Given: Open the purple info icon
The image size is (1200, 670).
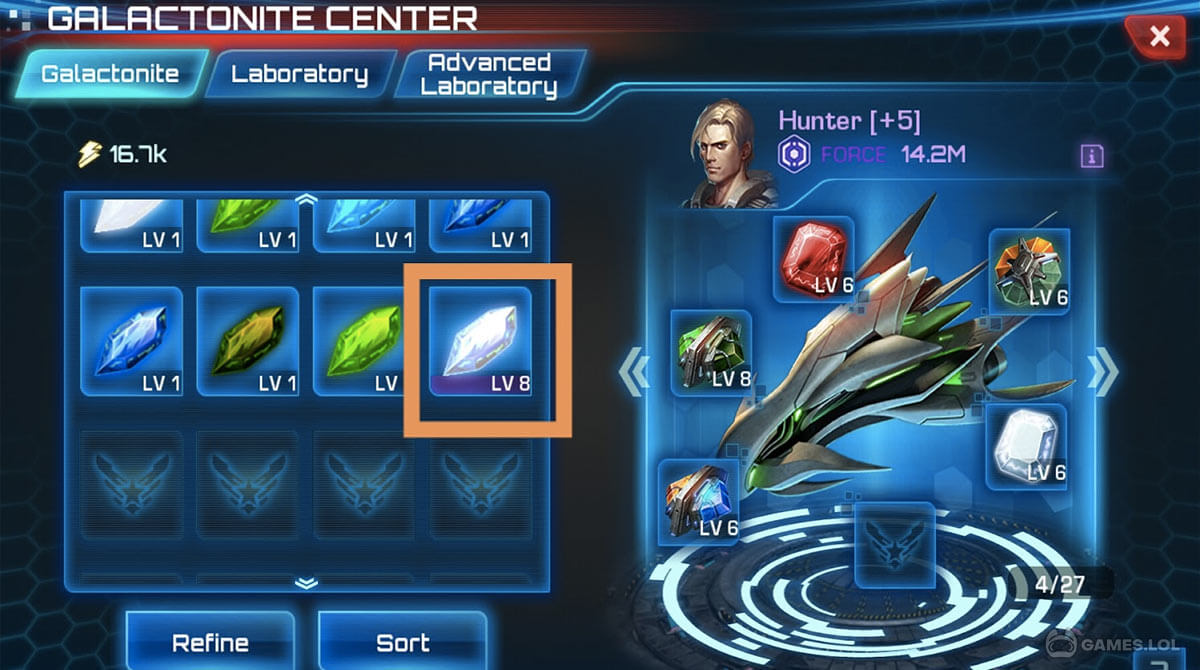Looking at the screenshot, I should [x=1091, y=155].
